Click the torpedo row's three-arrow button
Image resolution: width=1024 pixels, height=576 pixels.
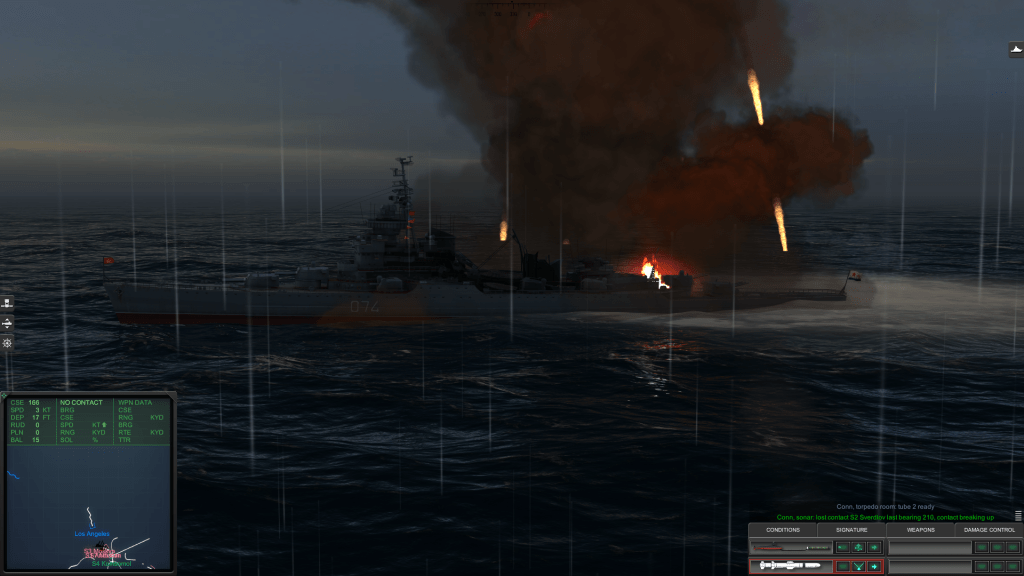[858, 548]
